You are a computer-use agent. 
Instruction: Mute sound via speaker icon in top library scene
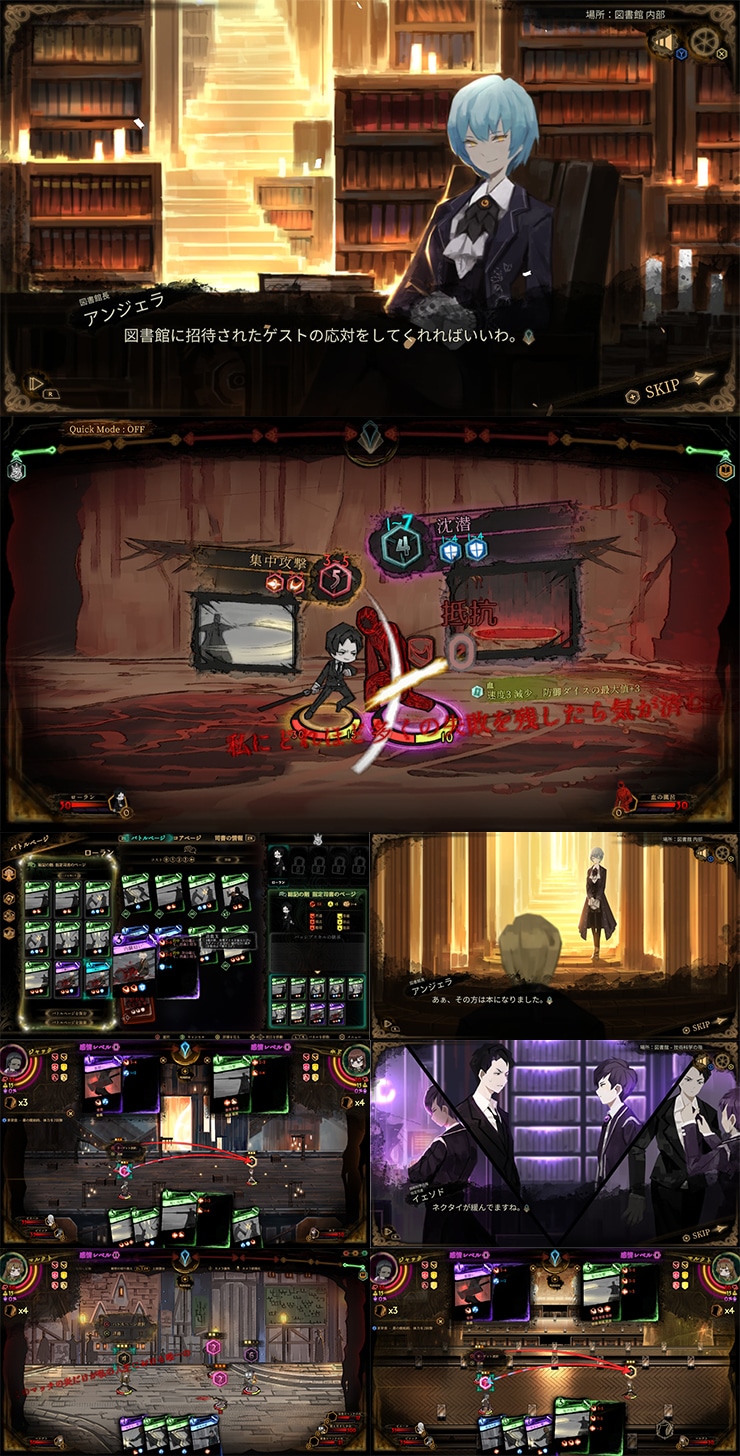[663, 42]
